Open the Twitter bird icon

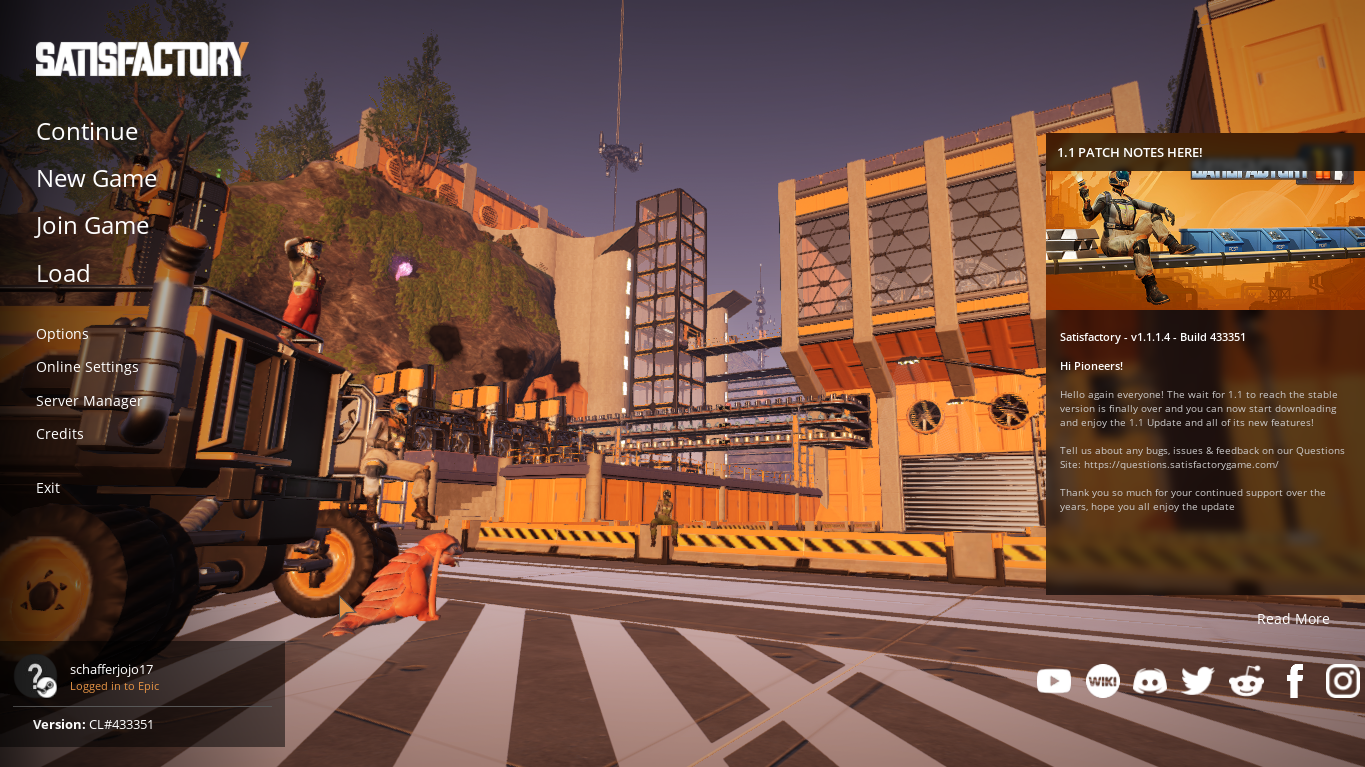point(1197,681)
